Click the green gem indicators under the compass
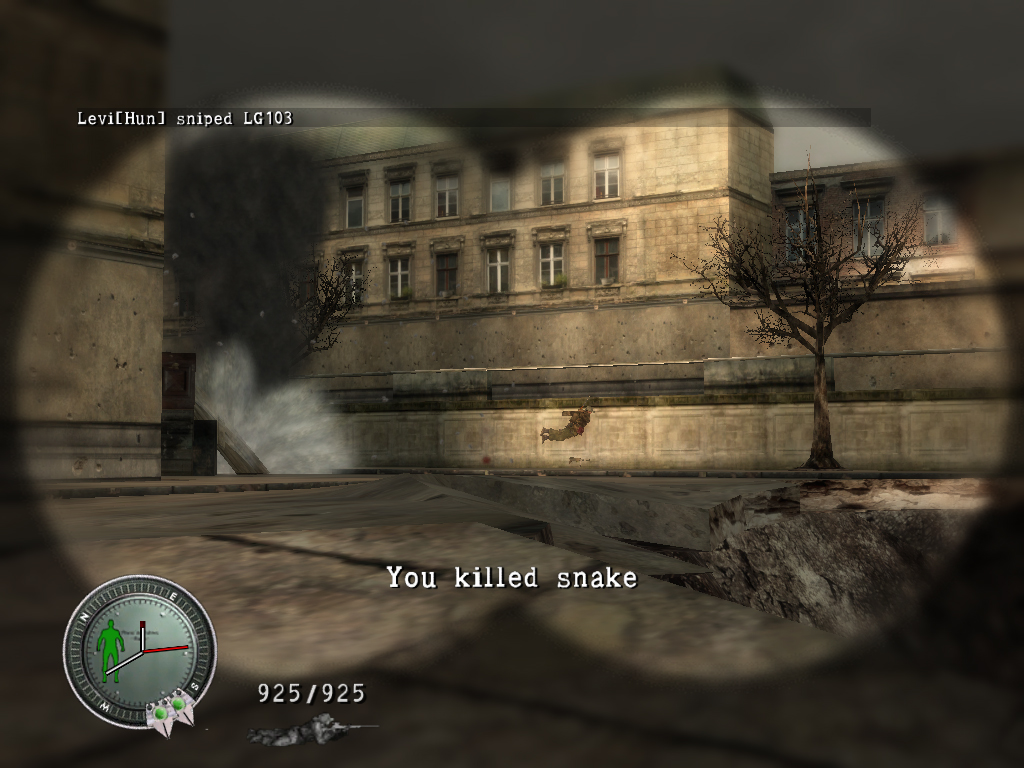This screenshot has width=1024, height=768. click(x=167, y=711)
